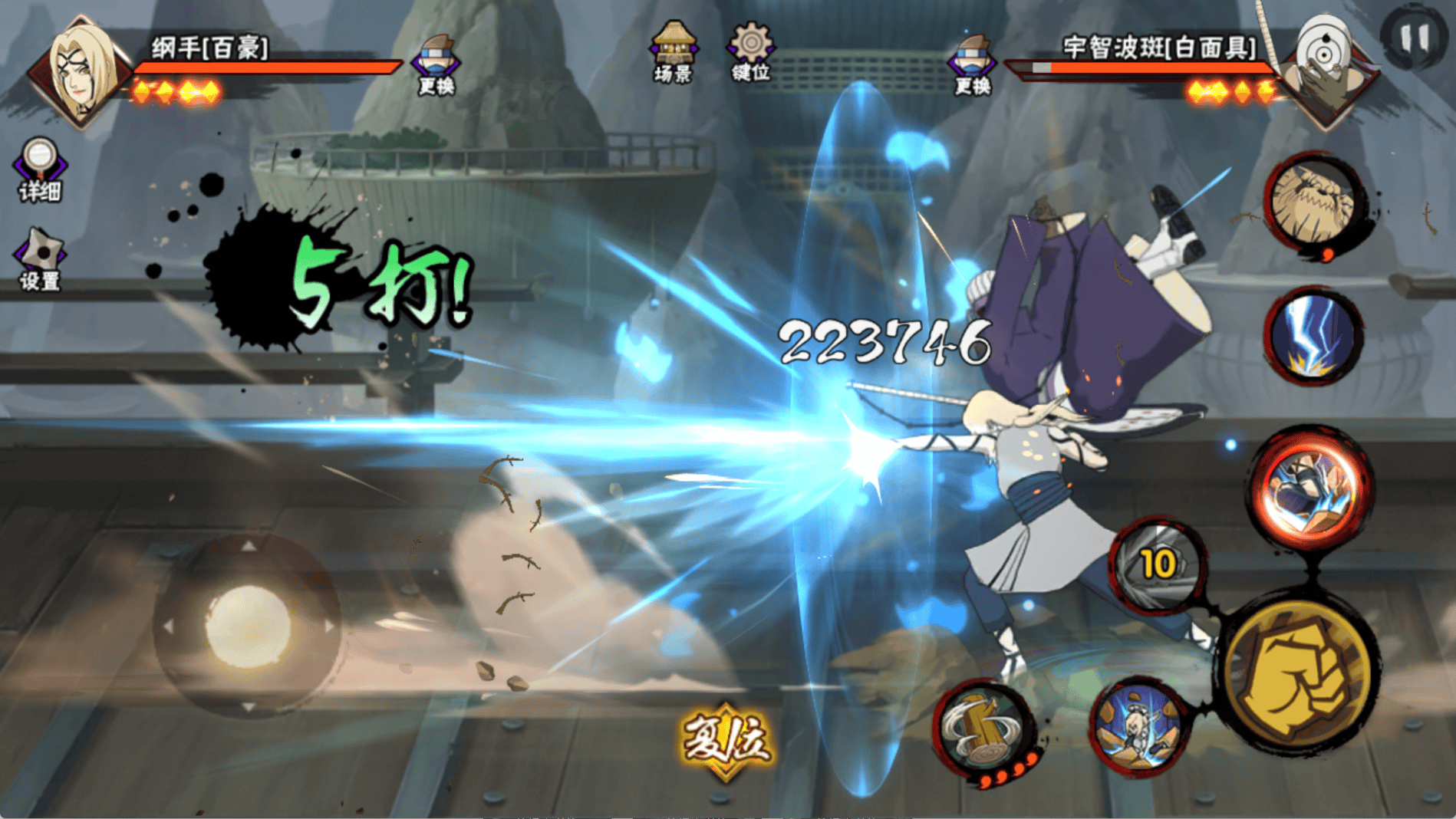Viewport: 1456px width, 819px height.
Task: Open the 详细 details panel
Action: pos(39,169)
